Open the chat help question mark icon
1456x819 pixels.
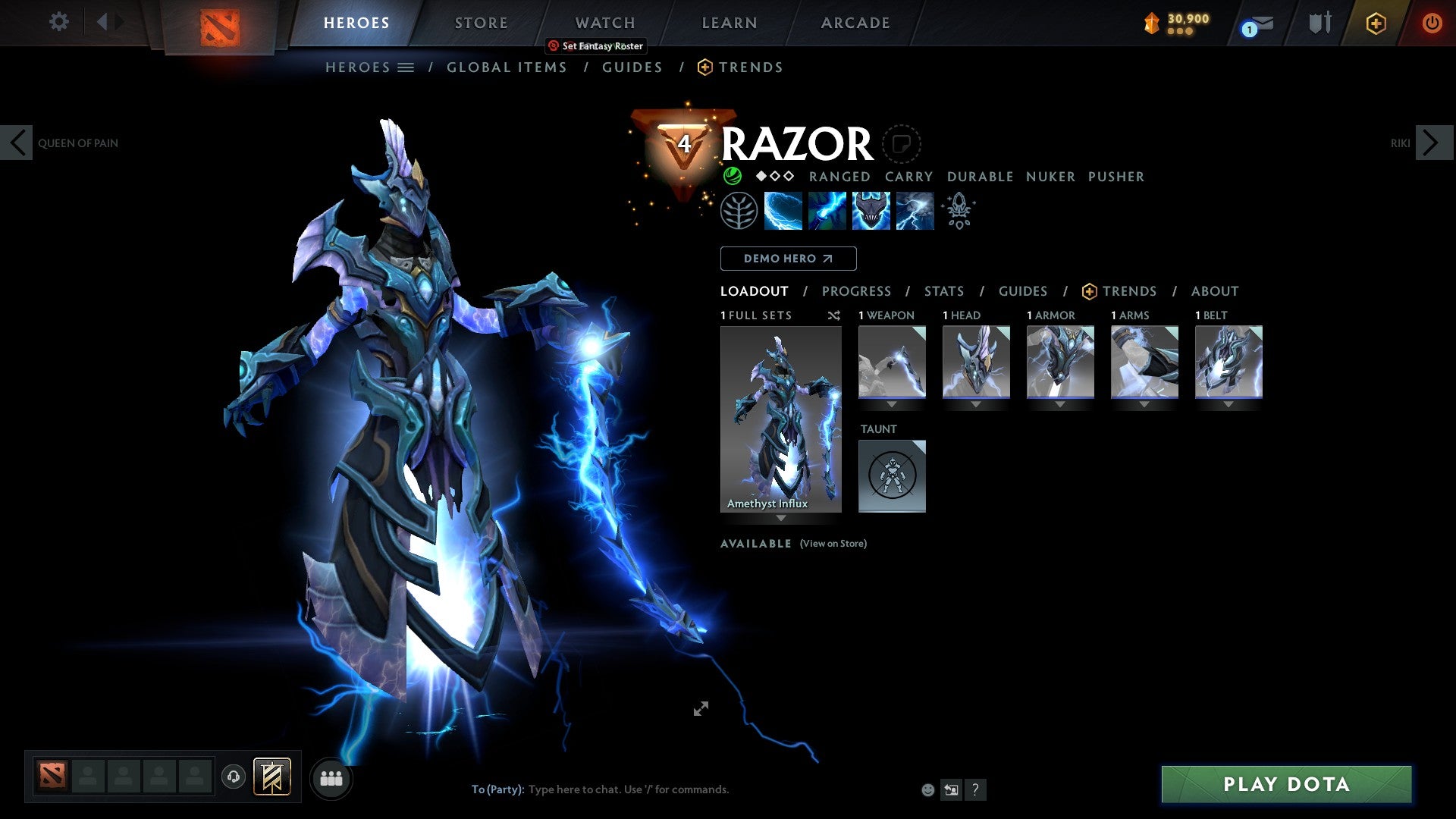(975, 789)
